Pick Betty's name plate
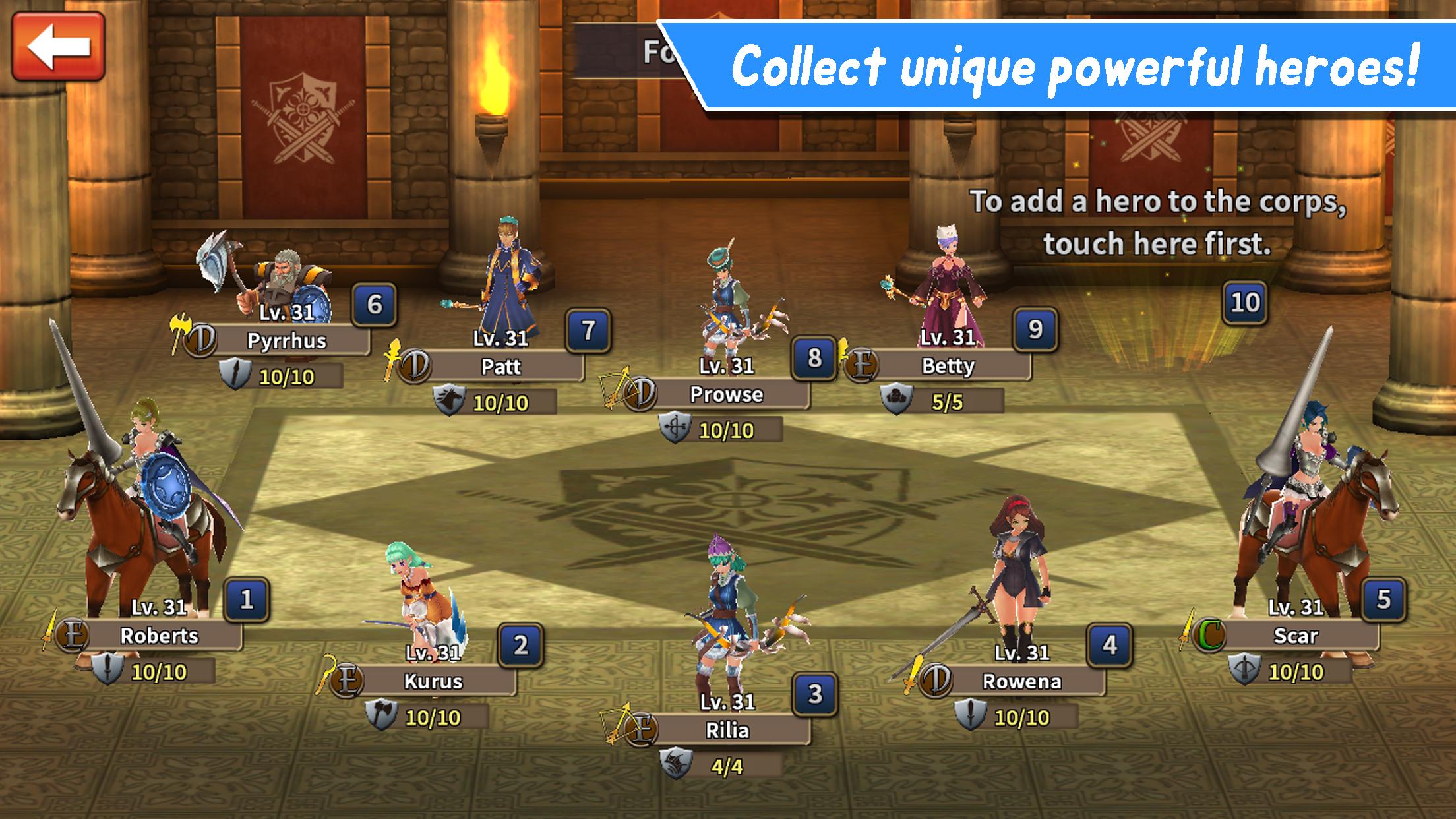Image resolution: width=1456 pixels, height=819 pixels. pos(948,366)
